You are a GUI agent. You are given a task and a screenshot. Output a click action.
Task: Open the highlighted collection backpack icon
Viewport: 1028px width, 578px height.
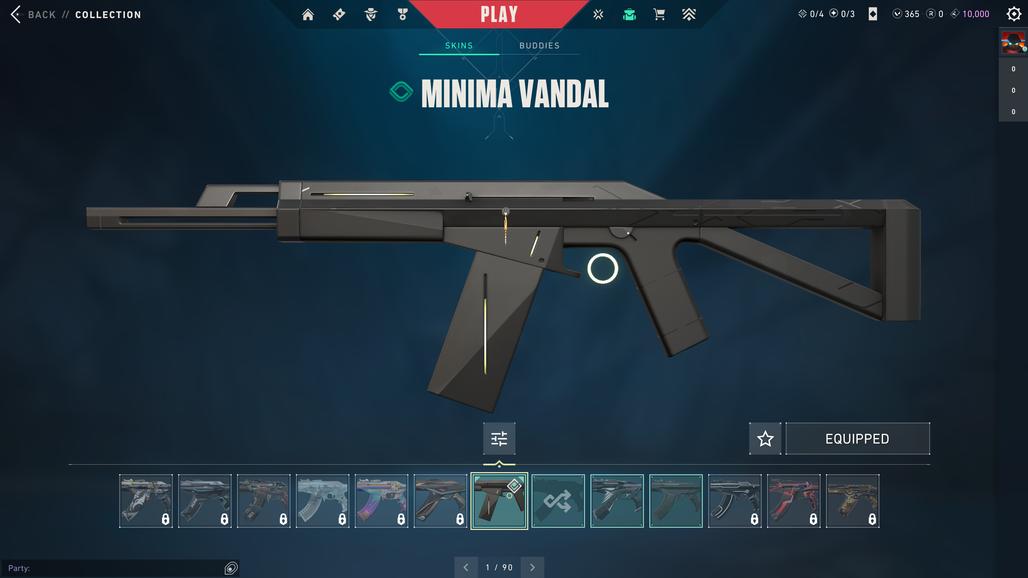[629, 14]
